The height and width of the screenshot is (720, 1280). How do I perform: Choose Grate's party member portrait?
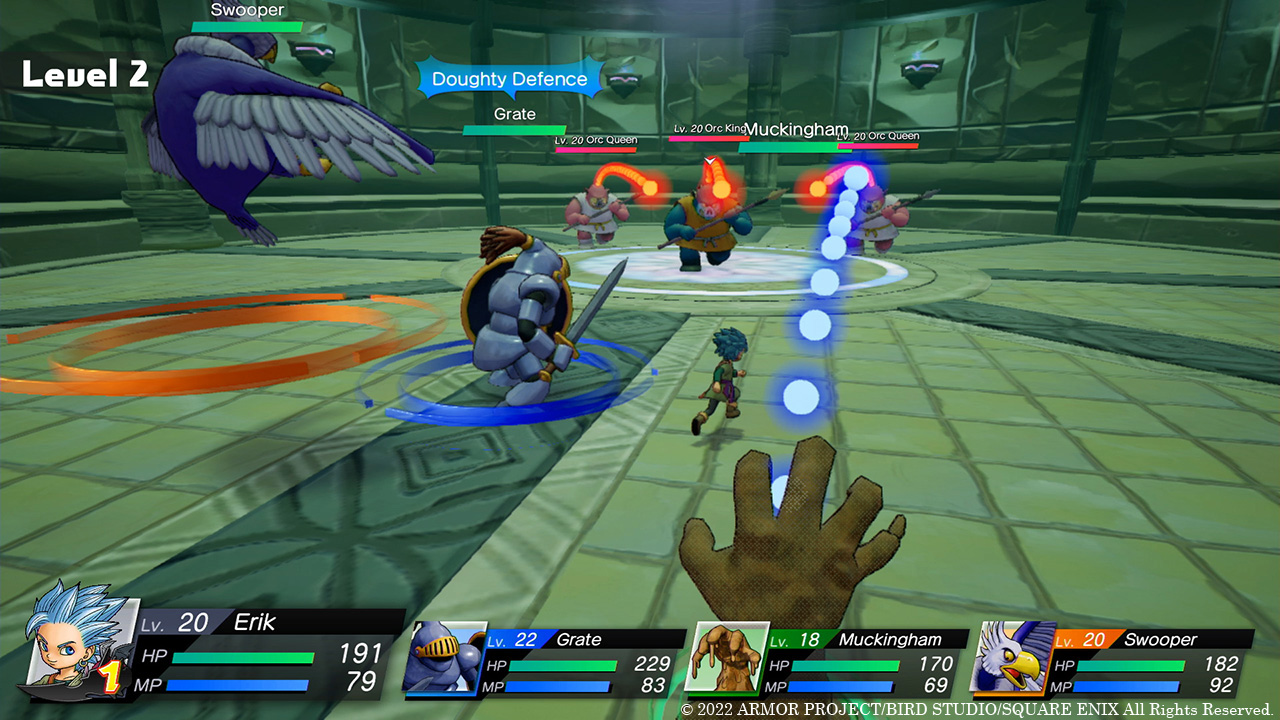pos(445,656)
